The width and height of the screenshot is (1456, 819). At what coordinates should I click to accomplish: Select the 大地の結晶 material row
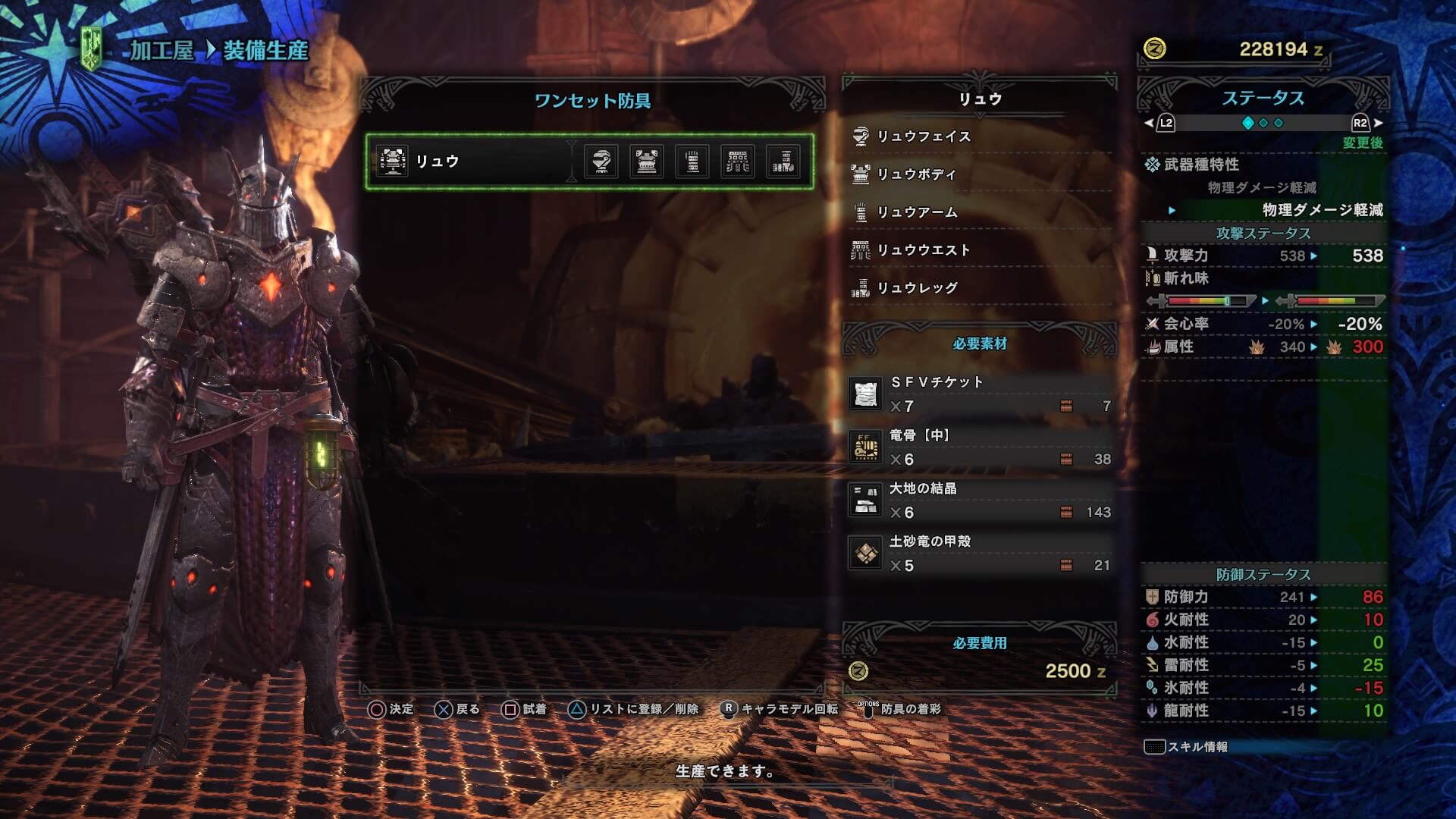pyautogui.click(x=980, y=500)
